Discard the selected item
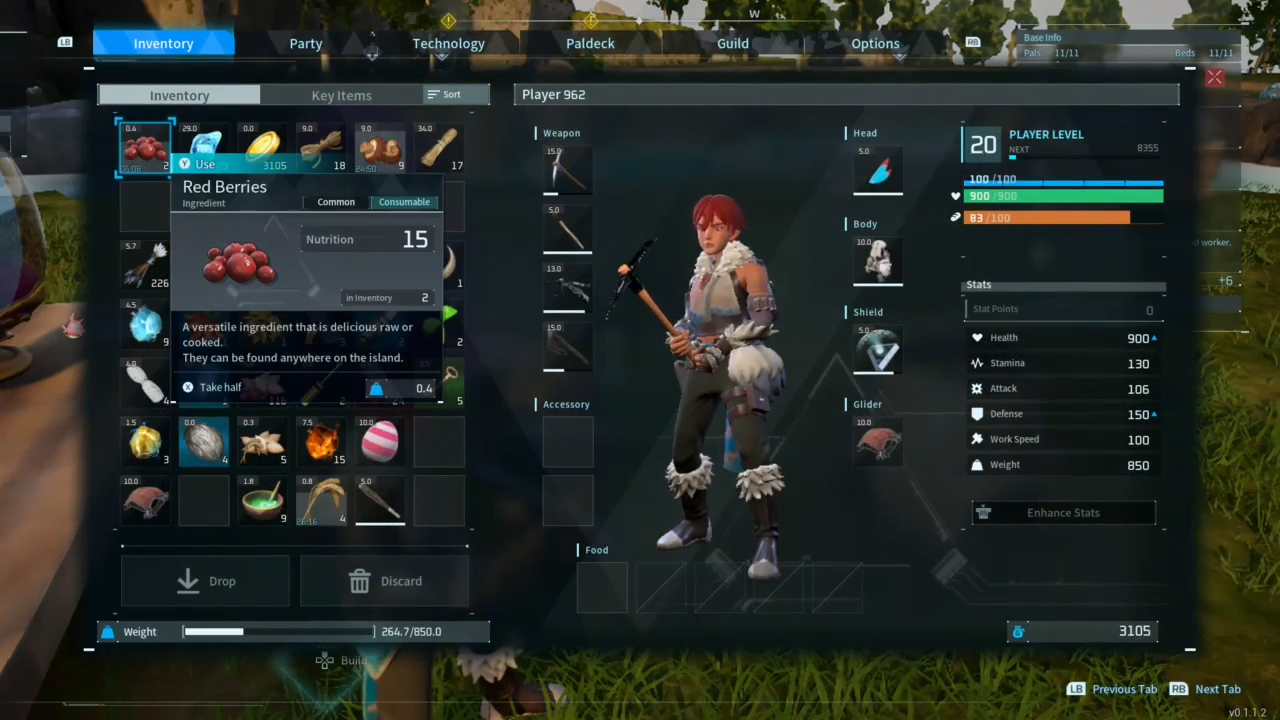The height and width of the screenshot is (720, 1280). (385, 581)
